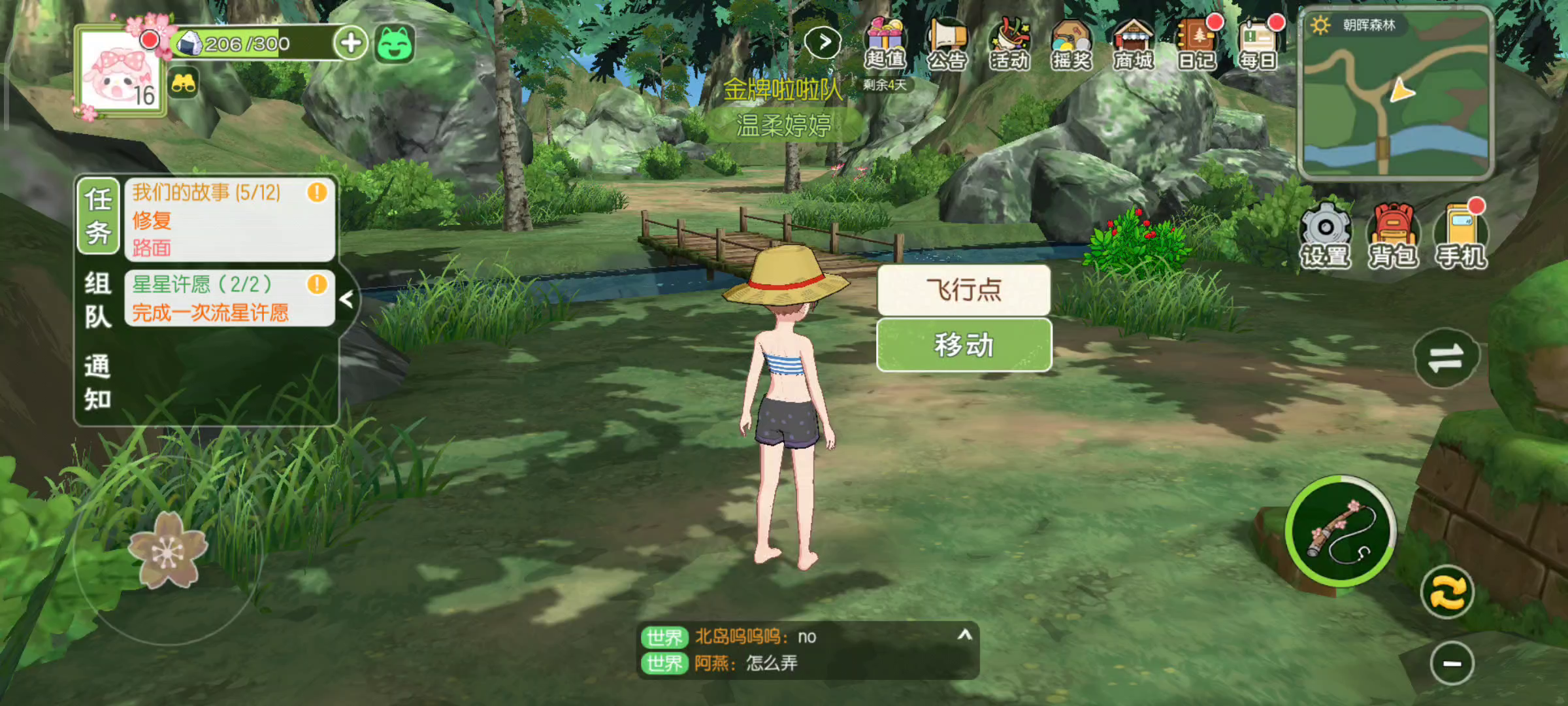The image size is (1568, 706).
Task: Collapse the top icon row arrow
Action: click(823, 43)
